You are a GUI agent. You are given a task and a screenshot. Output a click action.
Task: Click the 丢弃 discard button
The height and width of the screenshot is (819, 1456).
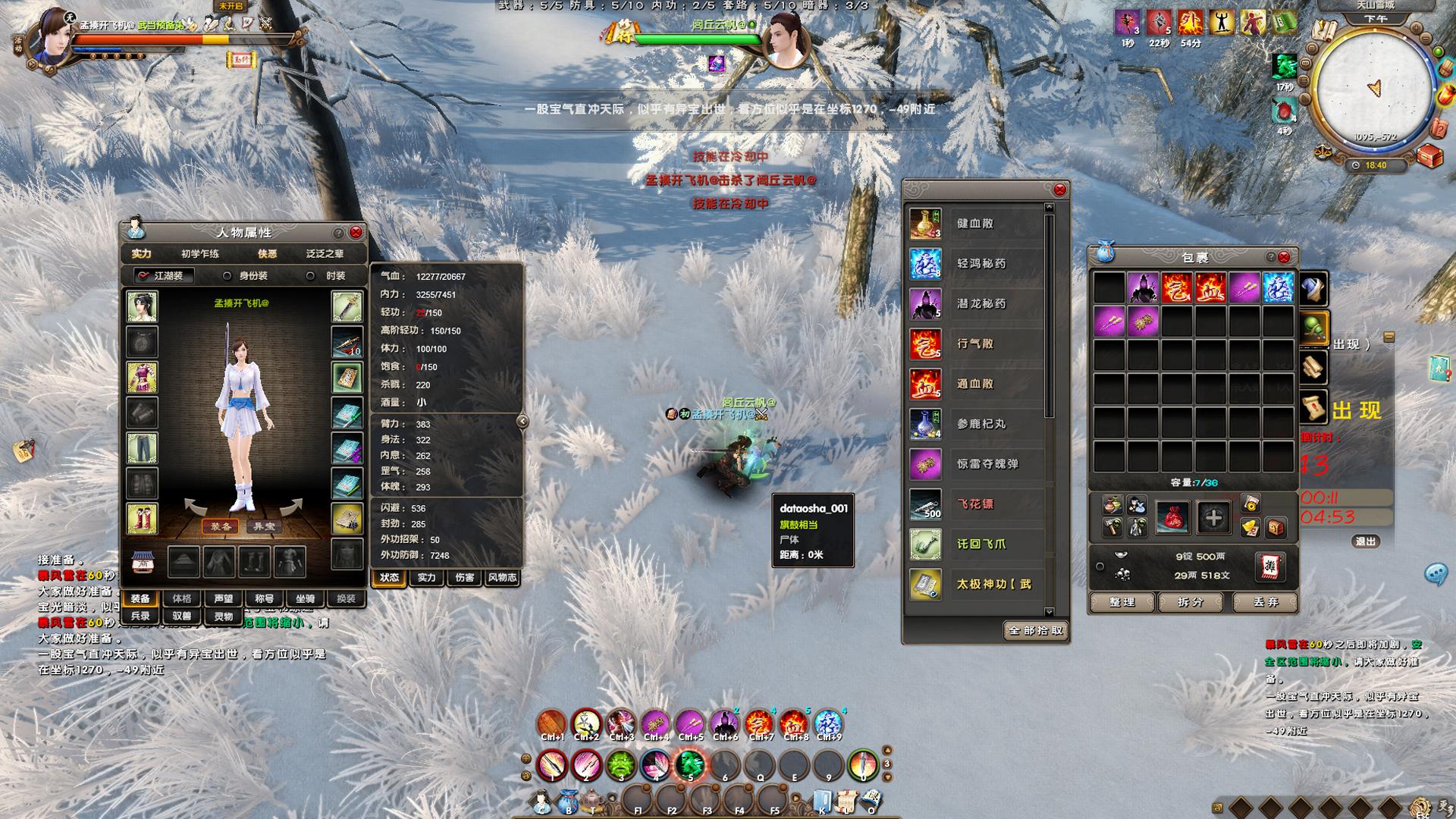[1266, 602]
